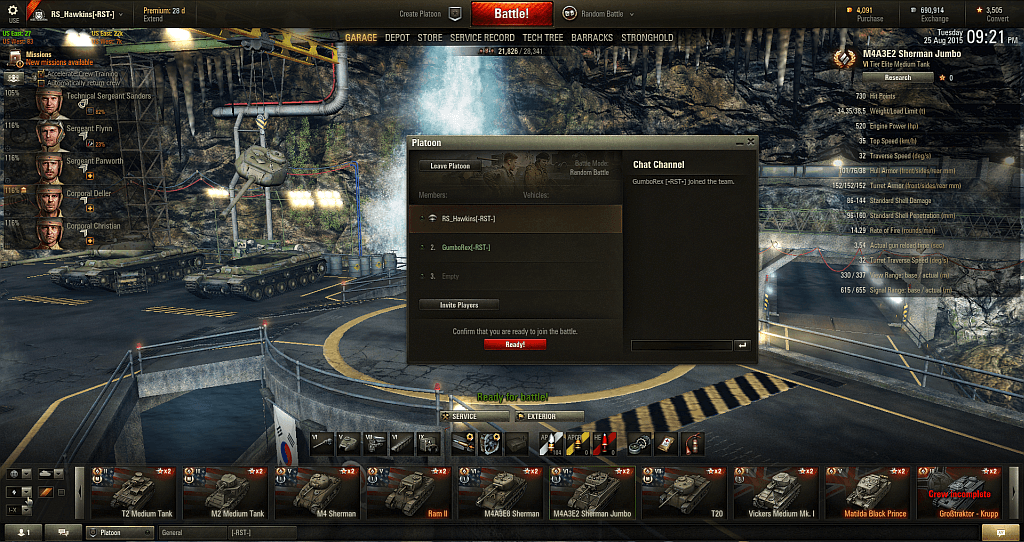Open the Service Record tab

(482, 38)
